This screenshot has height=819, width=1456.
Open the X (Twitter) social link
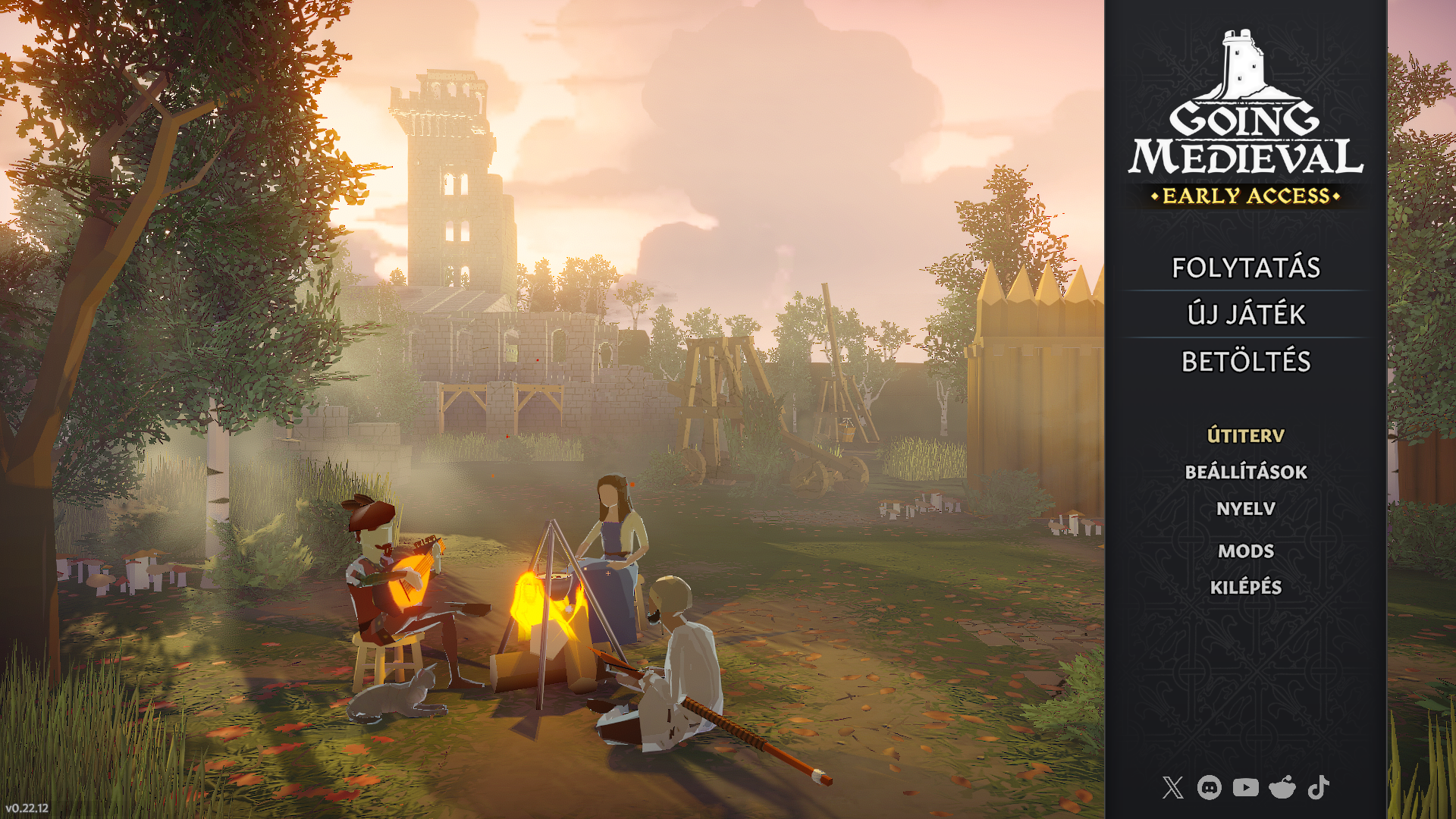pyautogui.click(x=1172, y=788)
